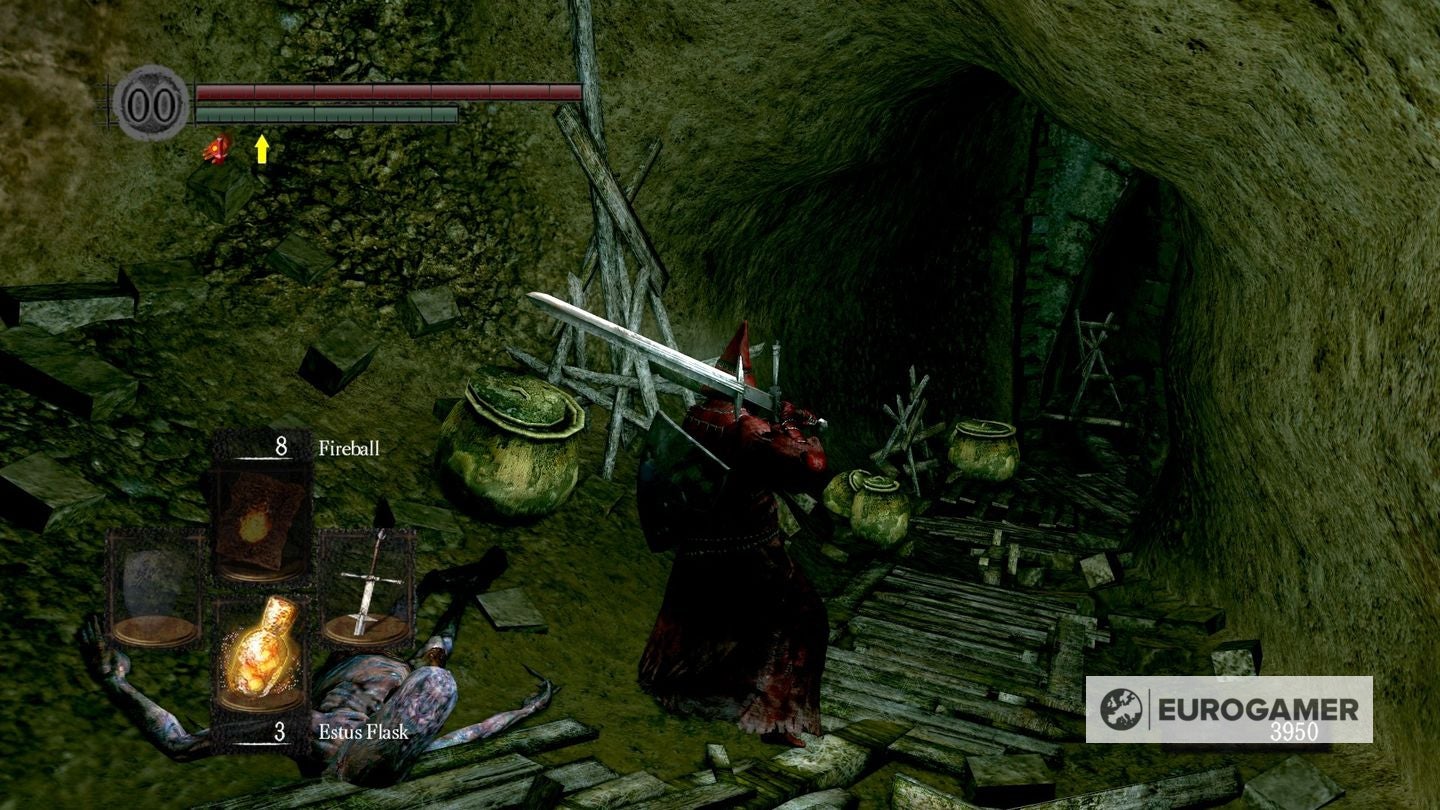The height and width of the screenshot is (810, 1440).
Task: Click the circular humanity counter showing 00
Action: point(150,100)
